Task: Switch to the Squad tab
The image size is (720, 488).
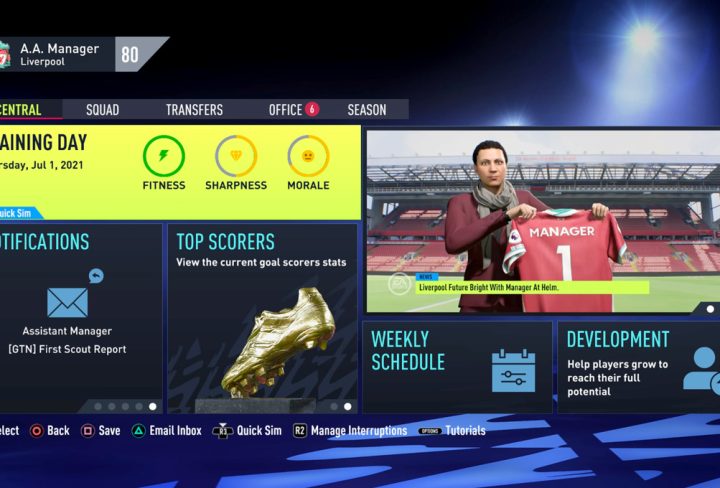Action: pos(102,110)
